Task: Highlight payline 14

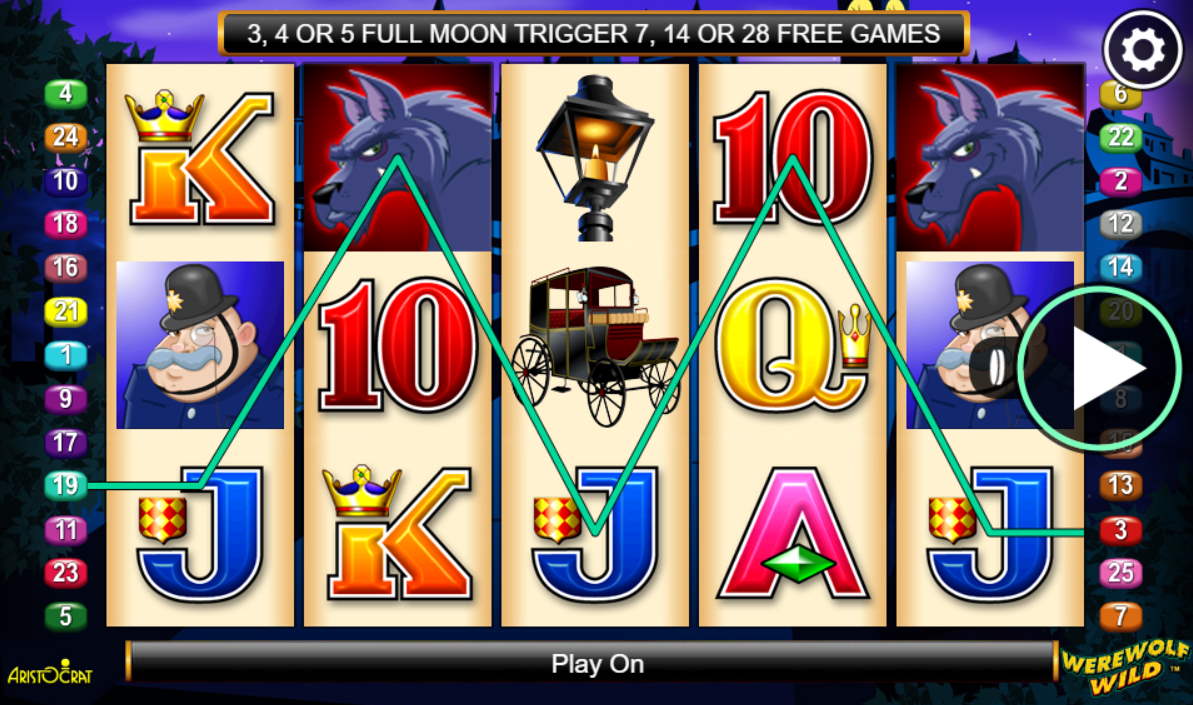Action: point(1120,268)
